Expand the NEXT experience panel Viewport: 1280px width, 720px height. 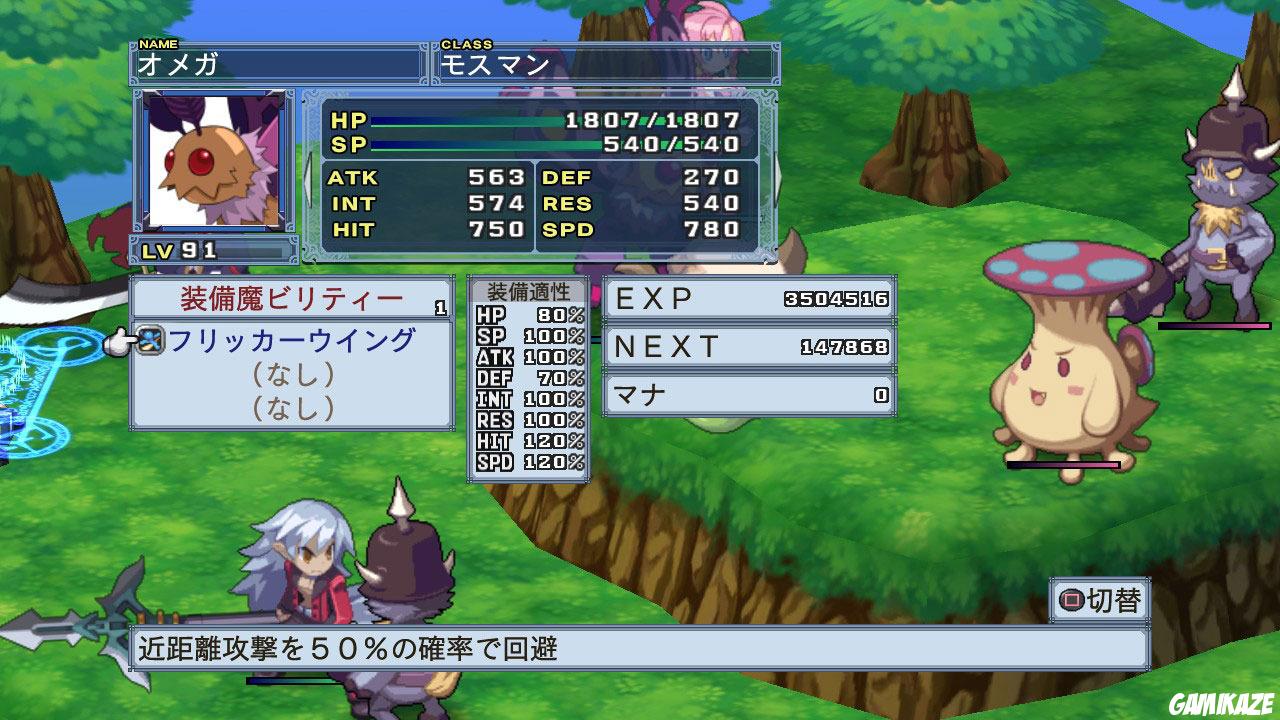pyautogui.click(x=750, y=346)
